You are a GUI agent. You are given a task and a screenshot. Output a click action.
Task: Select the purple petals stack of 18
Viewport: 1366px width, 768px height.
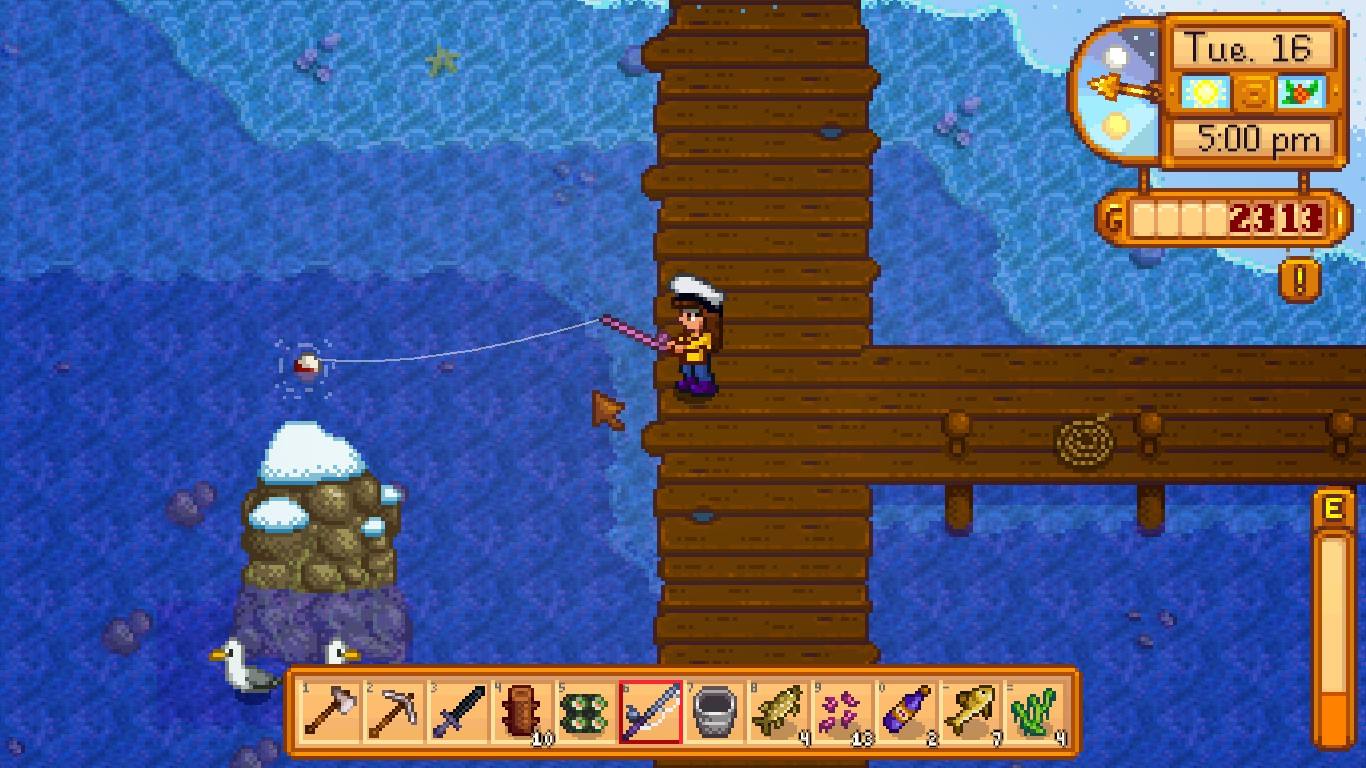[x=842, y=712]
